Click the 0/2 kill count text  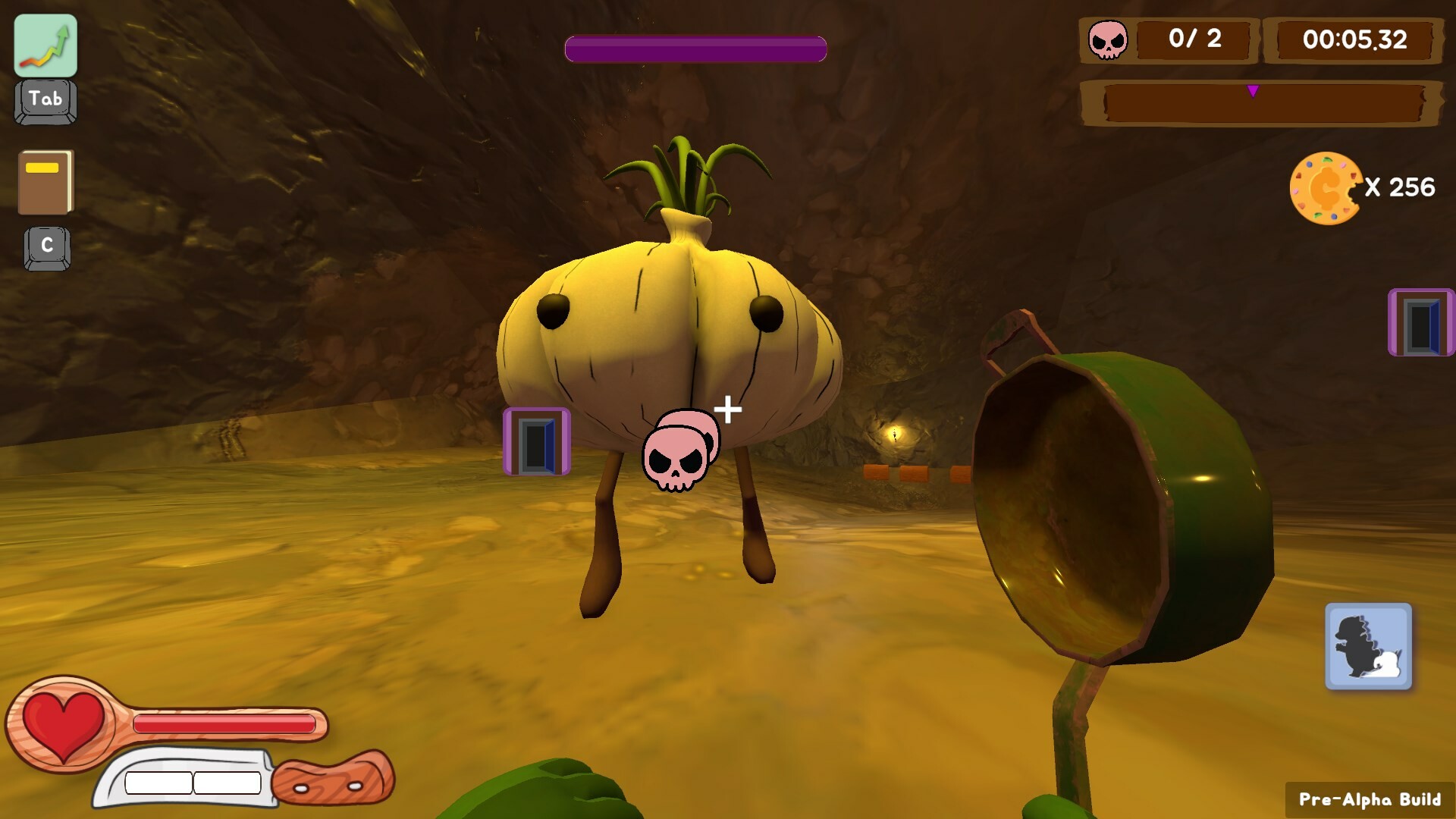[x=1196, y=40]
